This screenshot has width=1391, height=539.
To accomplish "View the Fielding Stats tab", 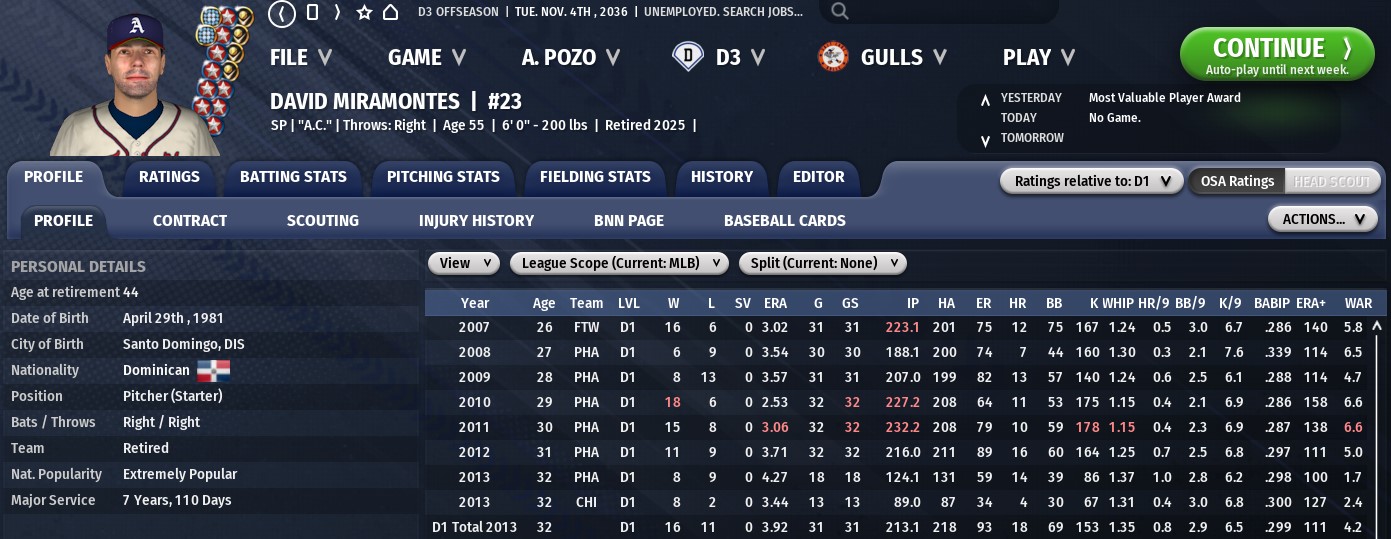I will [x=595, y=177].
